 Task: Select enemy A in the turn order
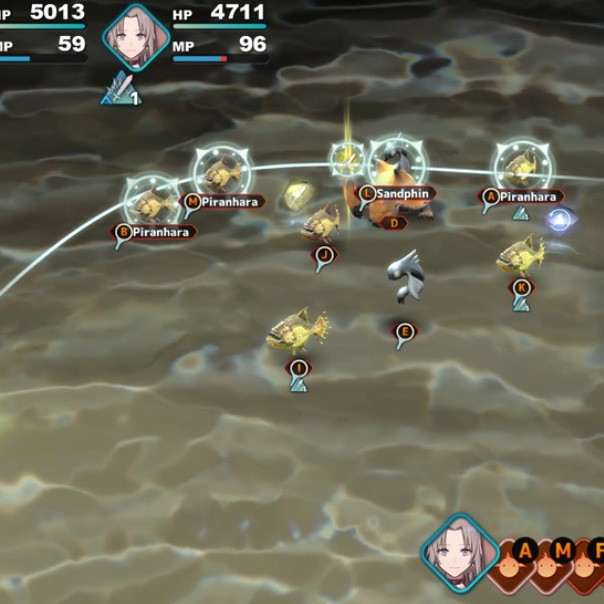click(524, 552)
